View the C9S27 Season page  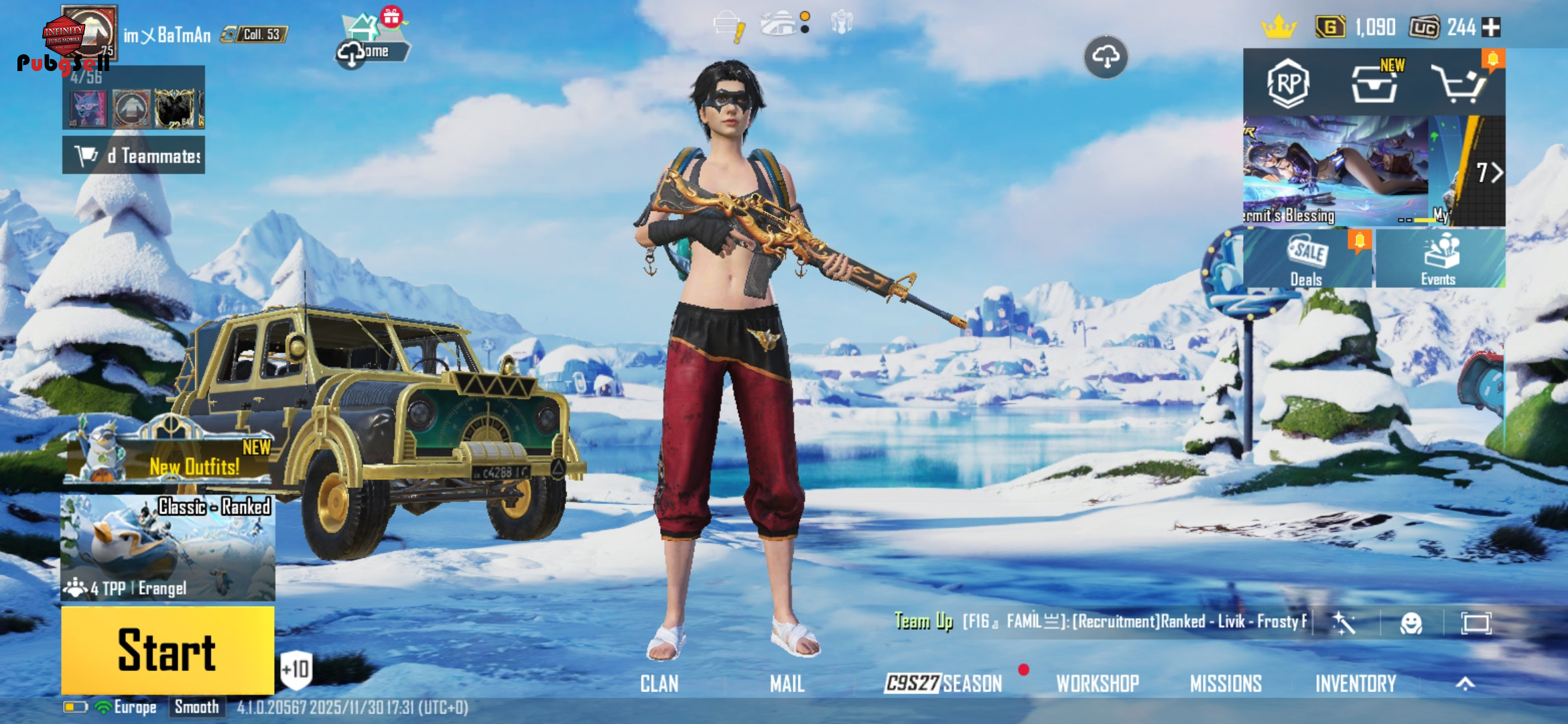point(943,684)
